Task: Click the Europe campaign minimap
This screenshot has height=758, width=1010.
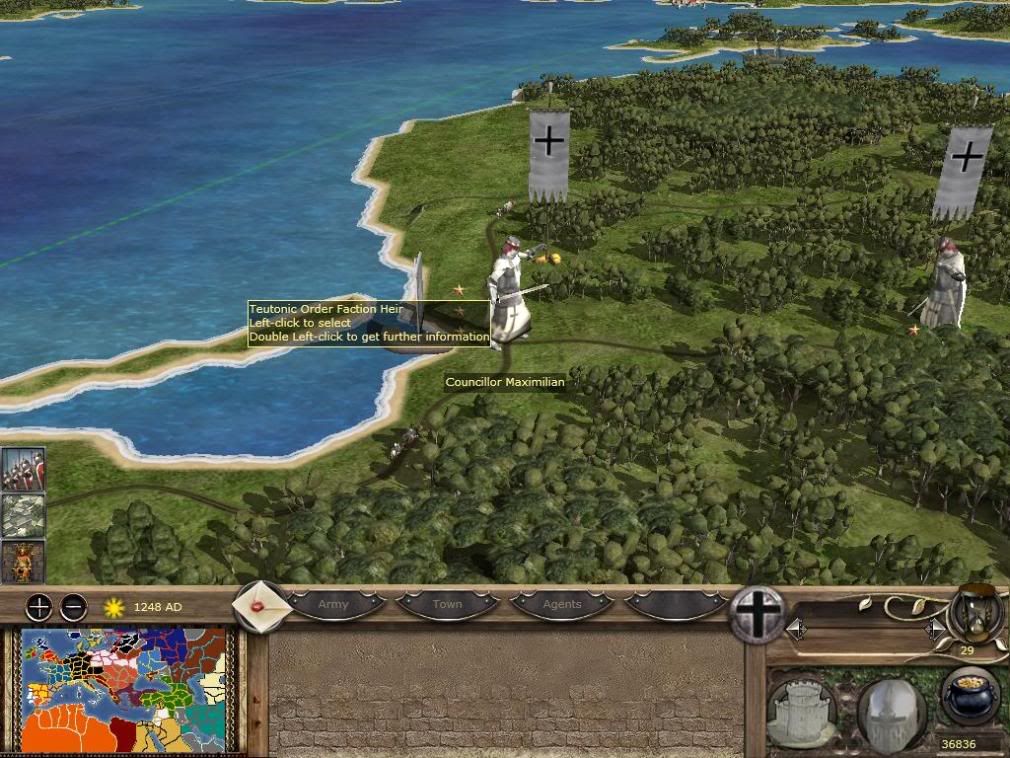Action: 126,689
